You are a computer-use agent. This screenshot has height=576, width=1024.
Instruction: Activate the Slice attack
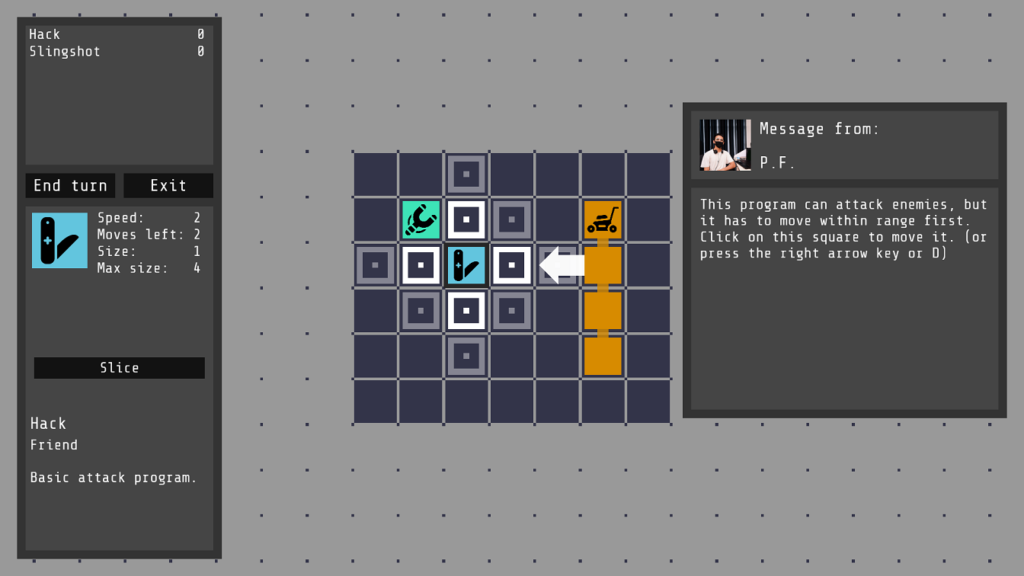[119, 368]
